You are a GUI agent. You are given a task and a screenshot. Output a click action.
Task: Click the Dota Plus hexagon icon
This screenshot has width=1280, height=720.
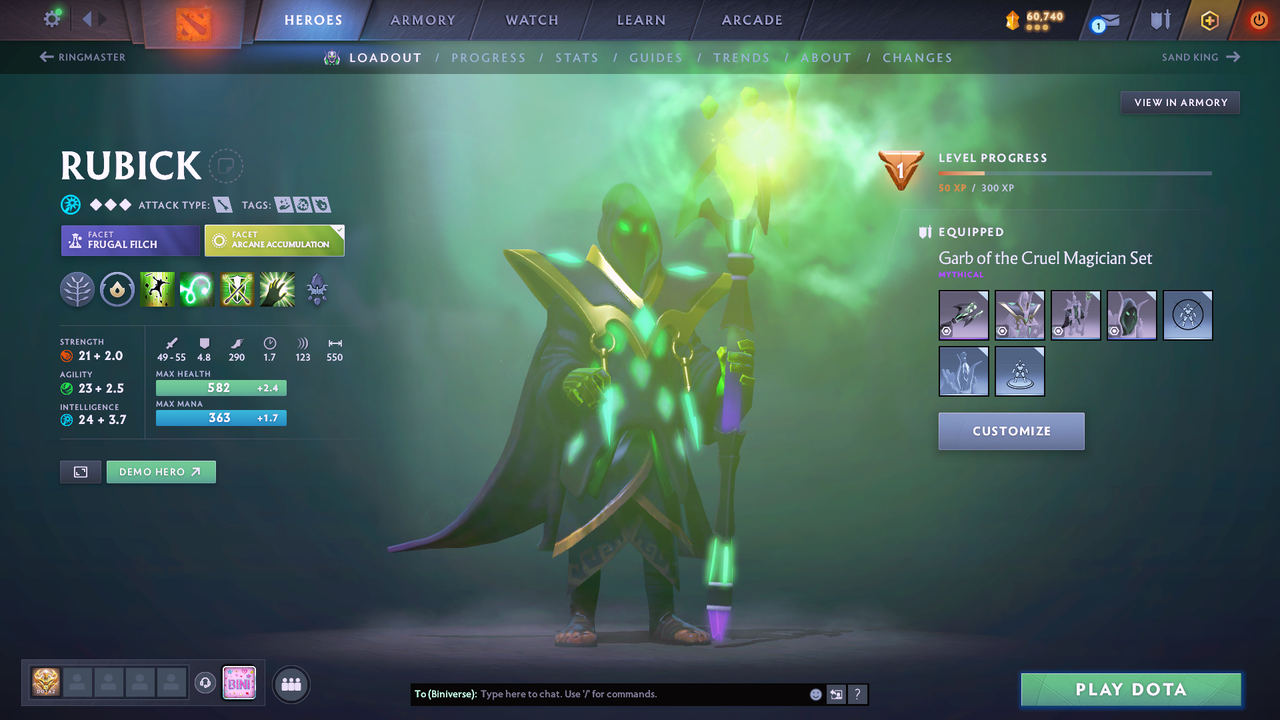(1209, 19)
